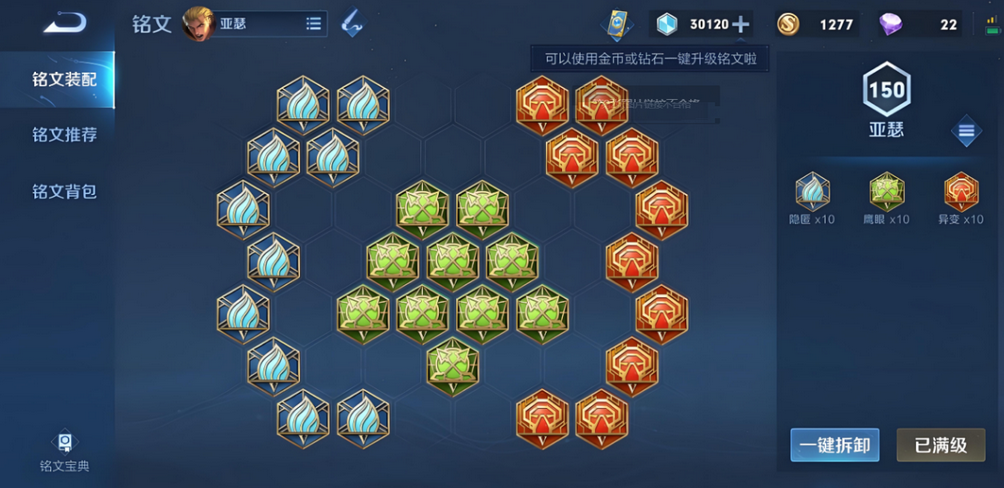The height and width of the screenshot is (488, 1004).
Task: Click the edit icon beside the rune page name
Action: tap(352, 24)
